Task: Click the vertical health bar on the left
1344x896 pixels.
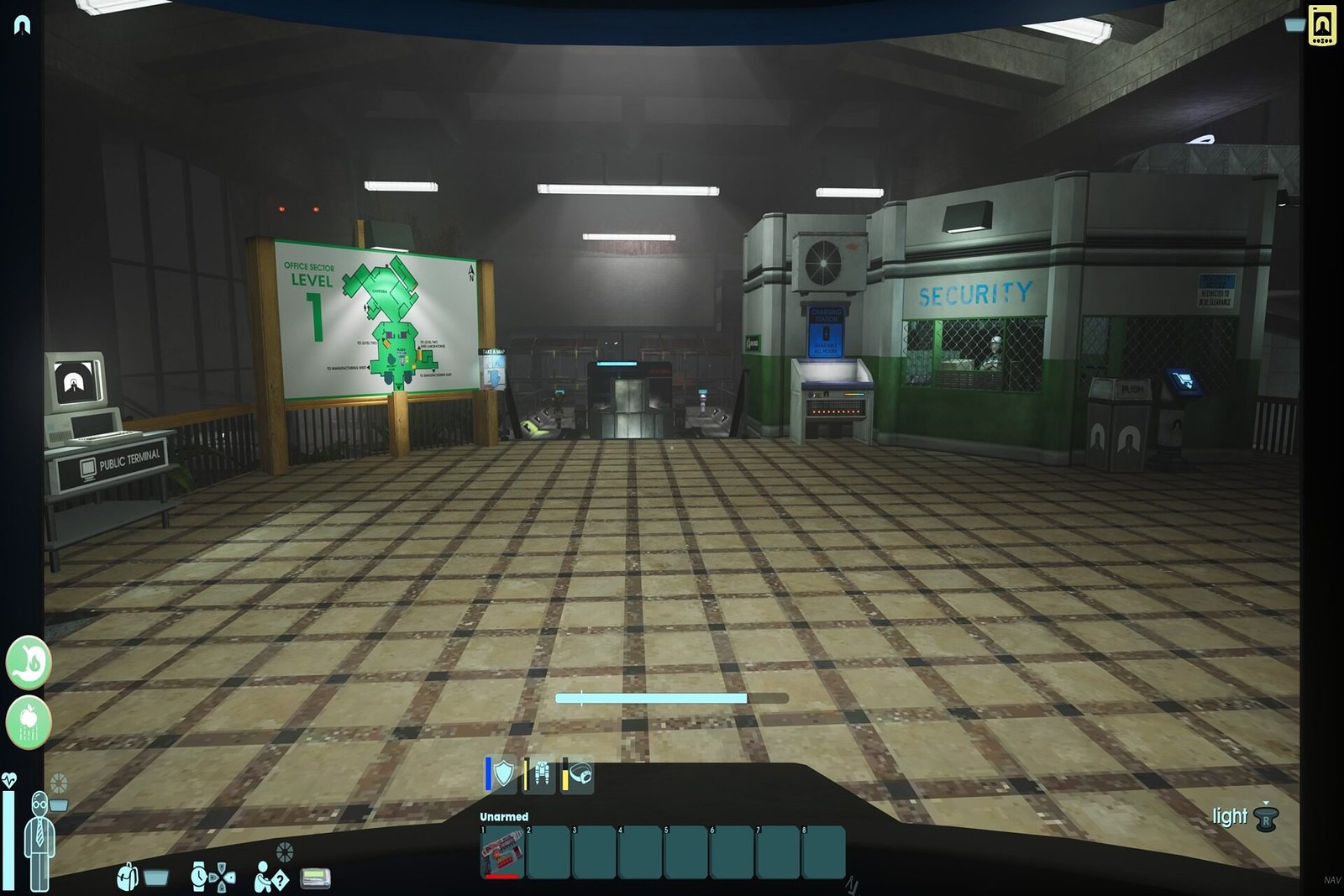Action: pos(8,840)
